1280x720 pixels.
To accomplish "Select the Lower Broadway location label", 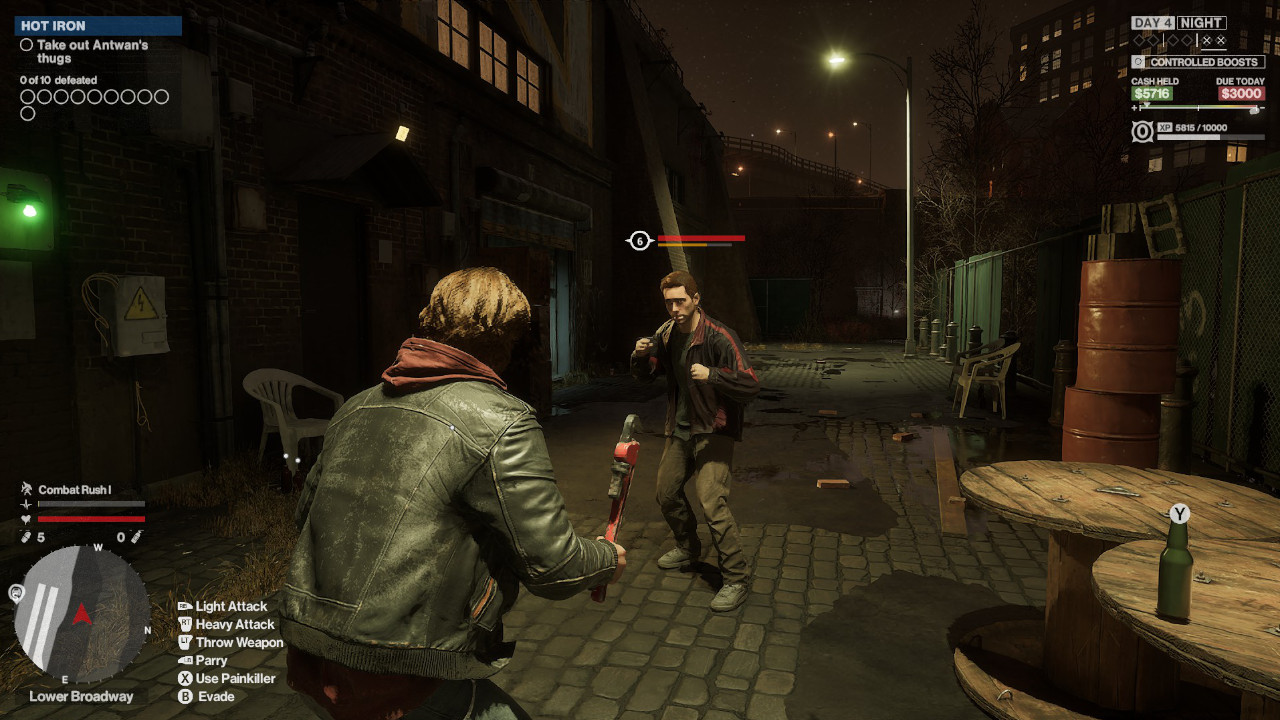I will click(x=81, y=696).
